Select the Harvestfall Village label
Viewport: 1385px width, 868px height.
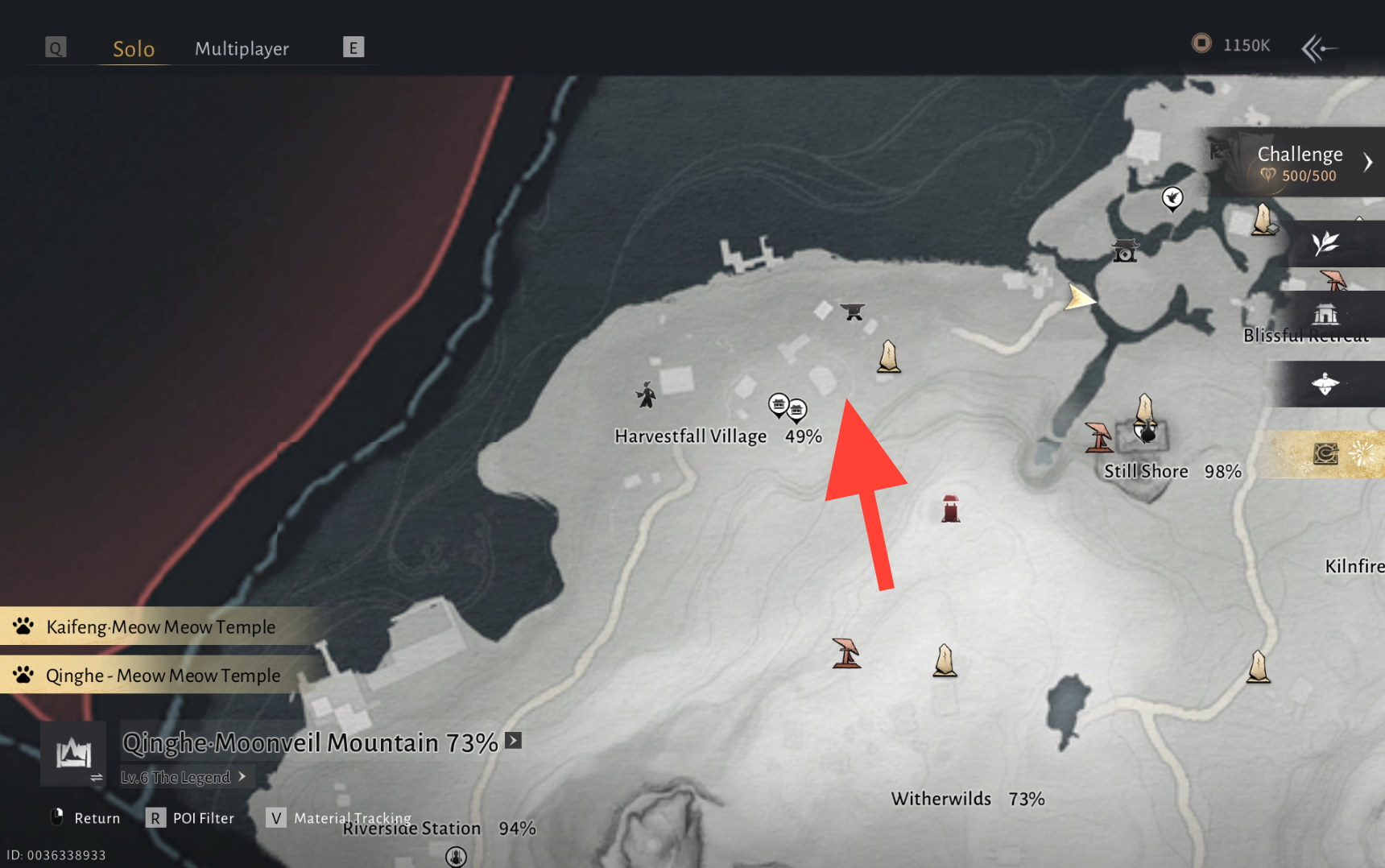point(690,436)
